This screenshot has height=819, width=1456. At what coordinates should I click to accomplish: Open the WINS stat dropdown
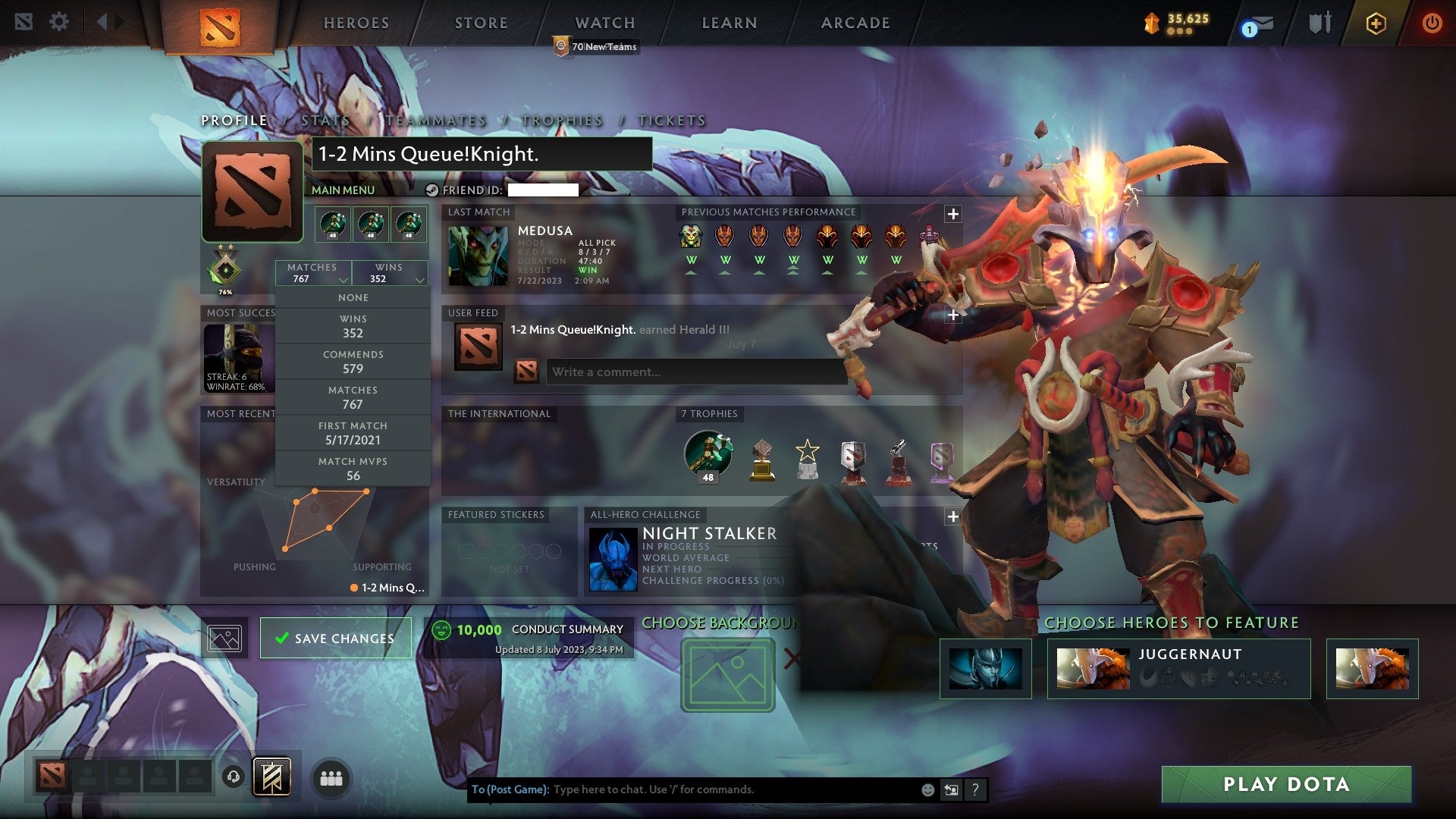389,272
